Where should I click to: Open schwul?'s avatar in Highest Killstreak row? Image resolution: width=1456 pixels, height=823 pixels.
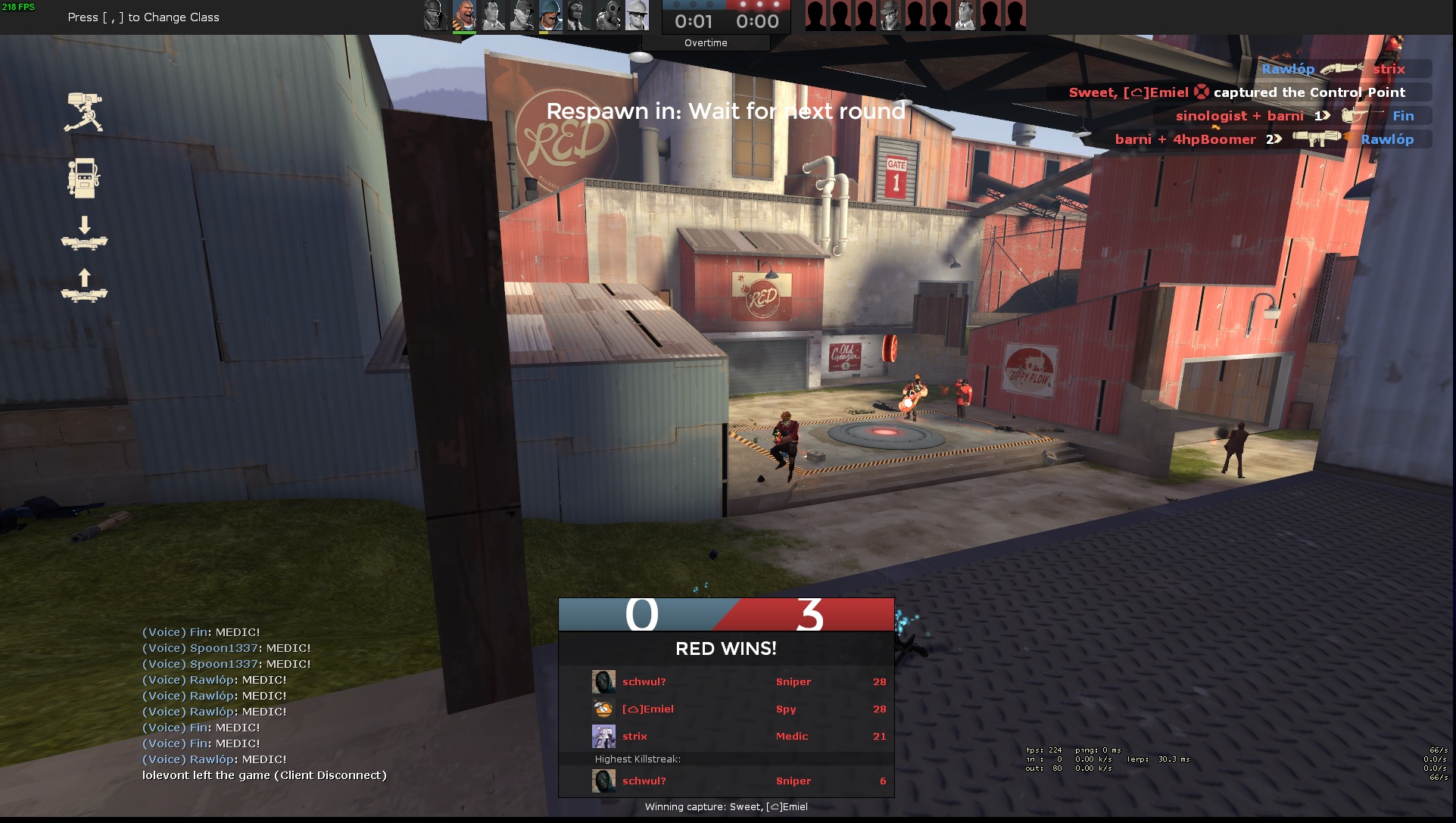[603, 781]
